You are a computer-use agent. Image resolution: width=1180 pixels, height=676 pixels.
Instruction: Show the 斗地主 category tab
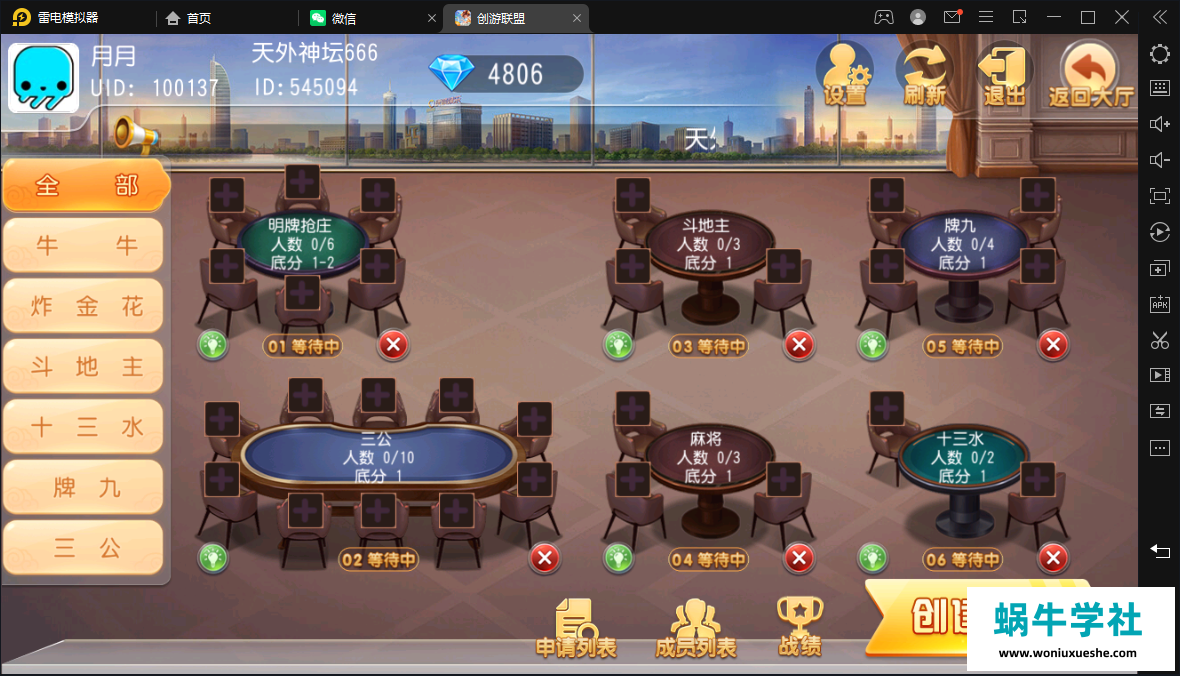[x=84, y=367]
